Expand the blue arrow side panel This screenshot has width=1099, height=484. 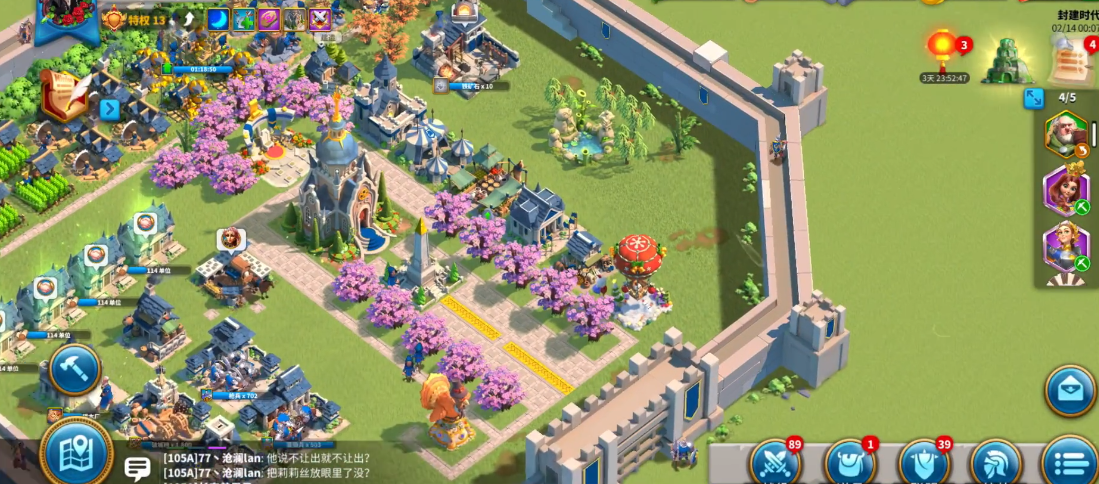pyautogui.click(x=109, y=108)
